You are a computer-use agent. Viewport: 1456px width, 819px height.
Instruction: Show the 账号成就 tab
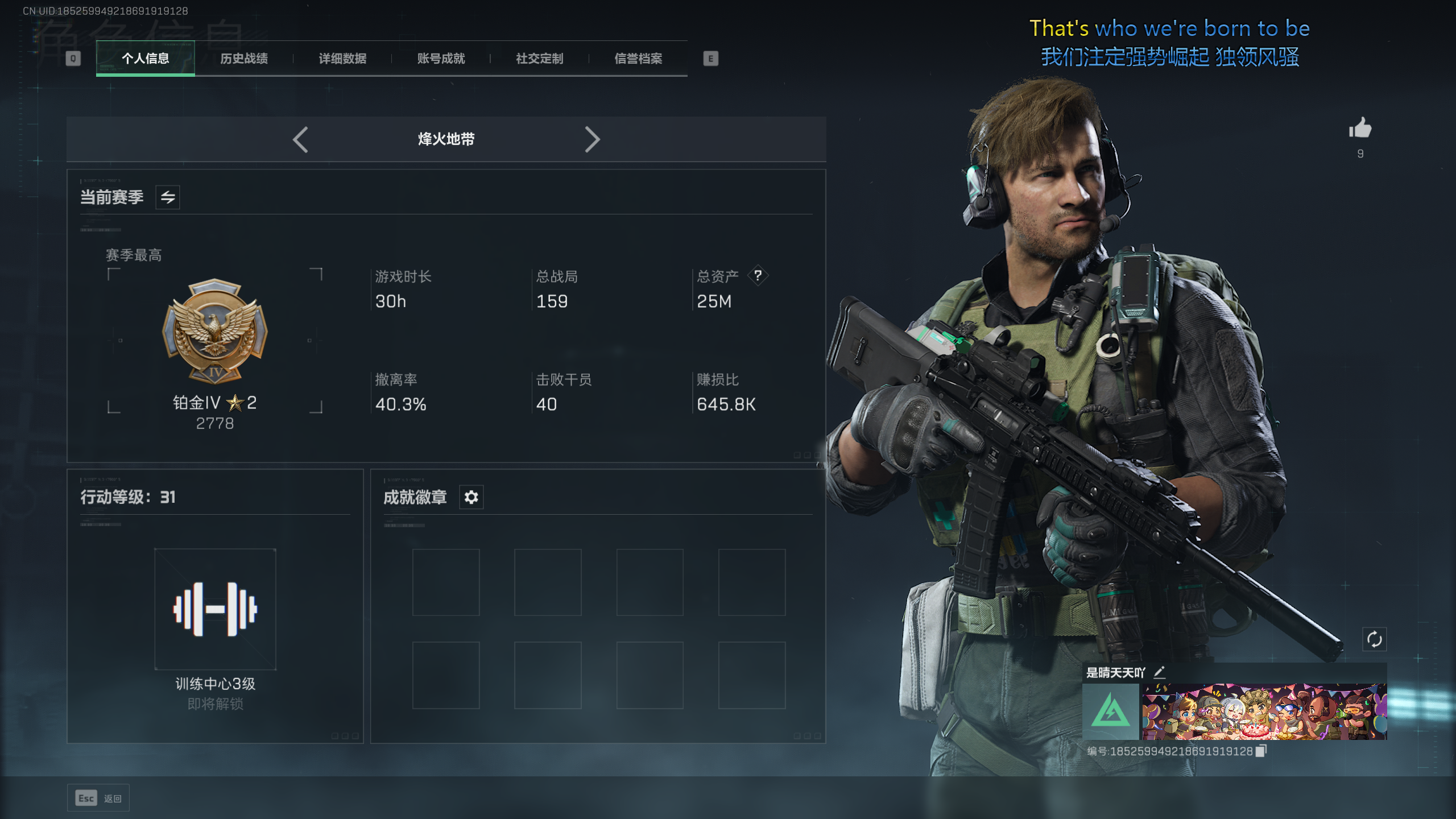pyautogui.click(x=441, y=59)
